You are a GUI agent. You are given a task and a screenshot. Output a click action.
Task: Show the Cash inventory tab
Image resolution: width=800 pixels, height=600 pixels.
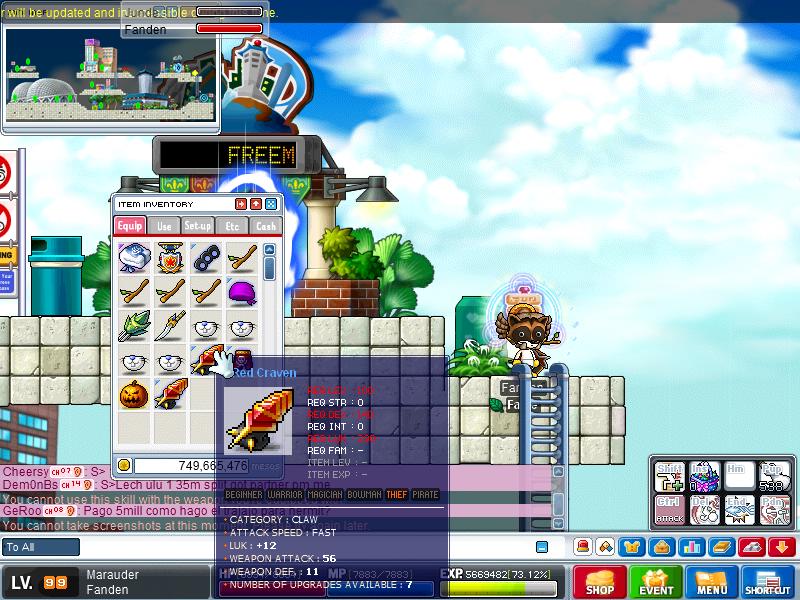coord(265,226)
